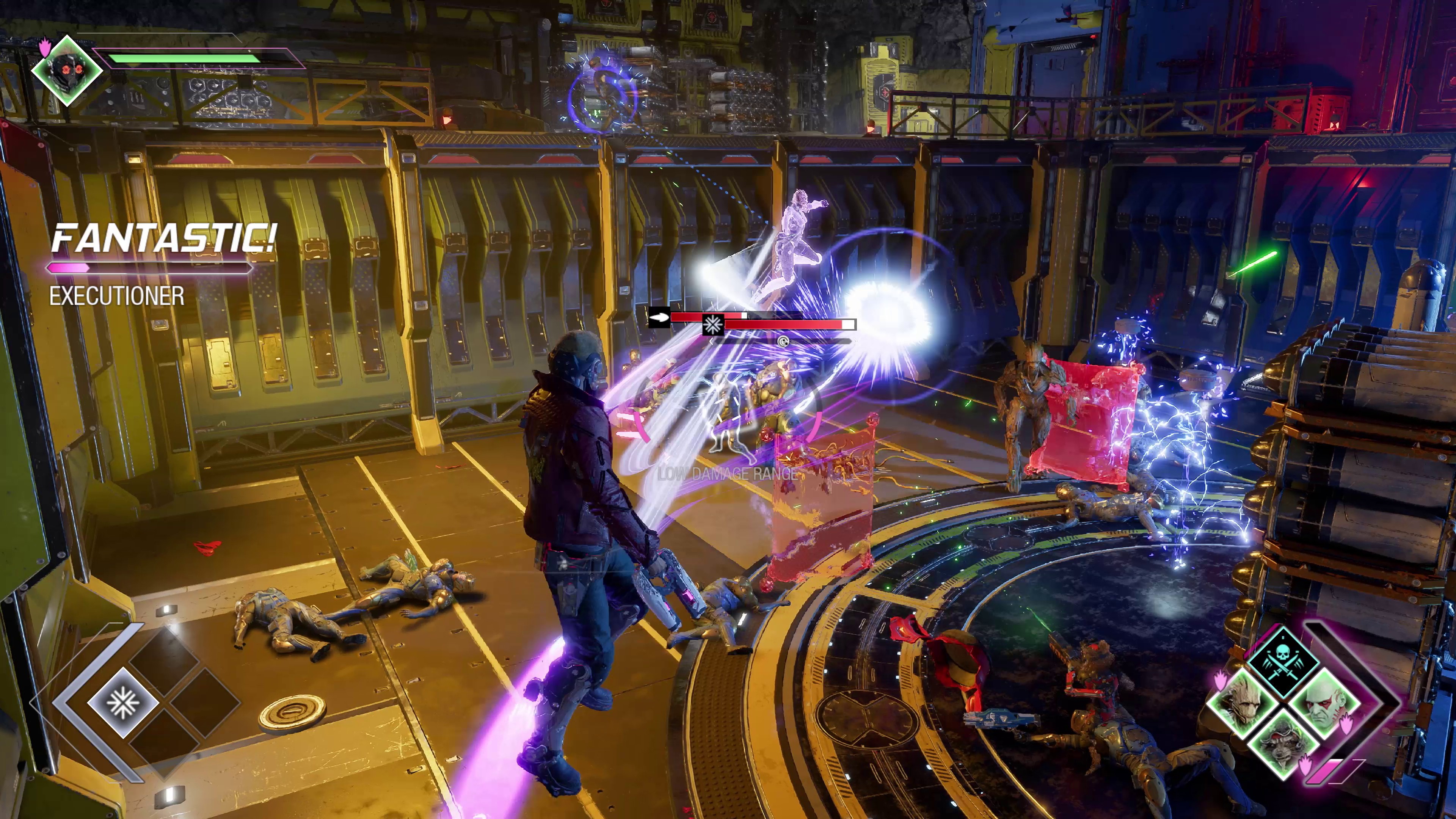
Task: Click the teal skull and swords icon
Action: (1283, 662)
